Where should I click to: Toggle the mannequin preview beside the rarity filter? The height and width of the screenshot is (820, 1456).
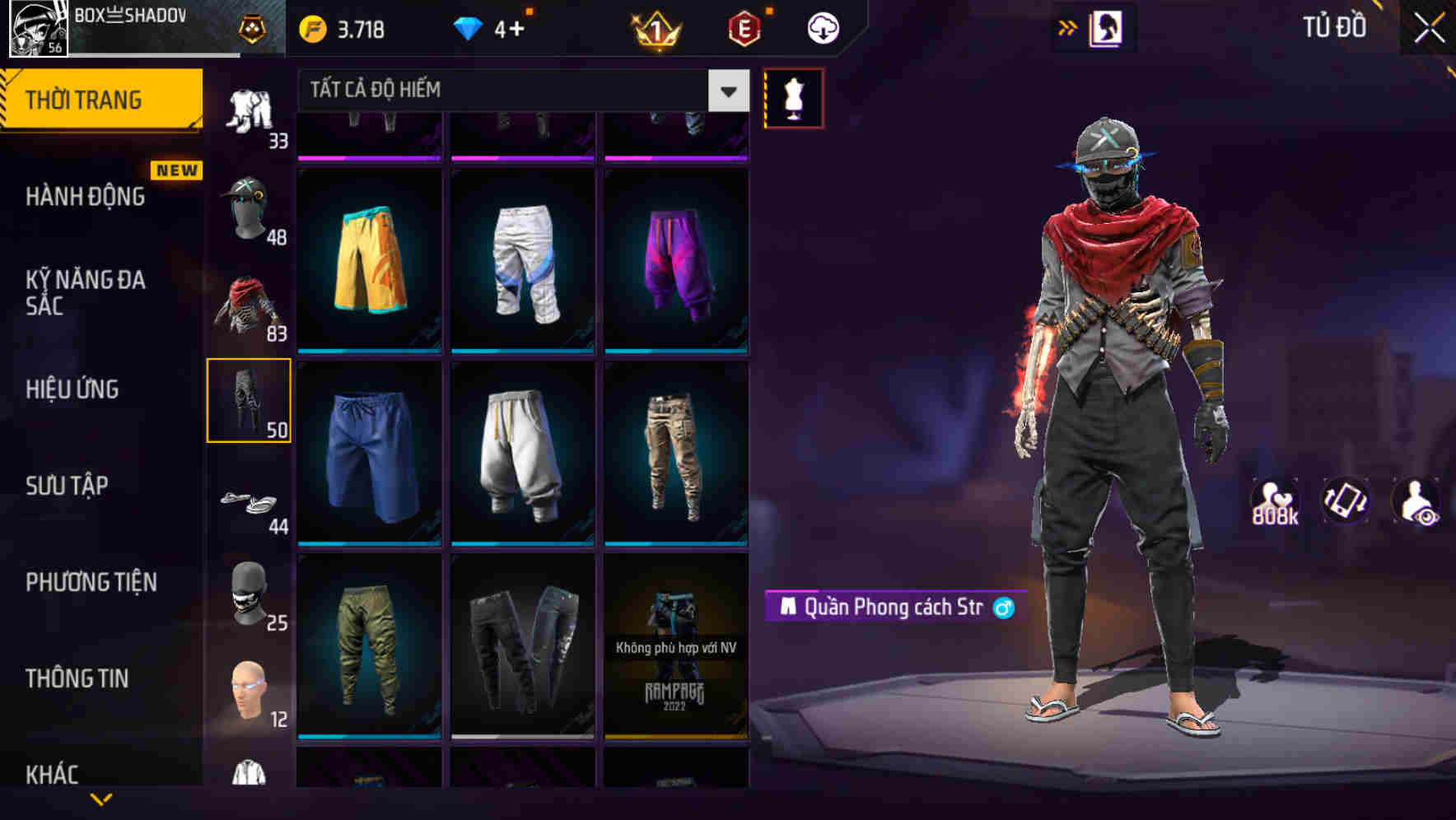(793, 97)
